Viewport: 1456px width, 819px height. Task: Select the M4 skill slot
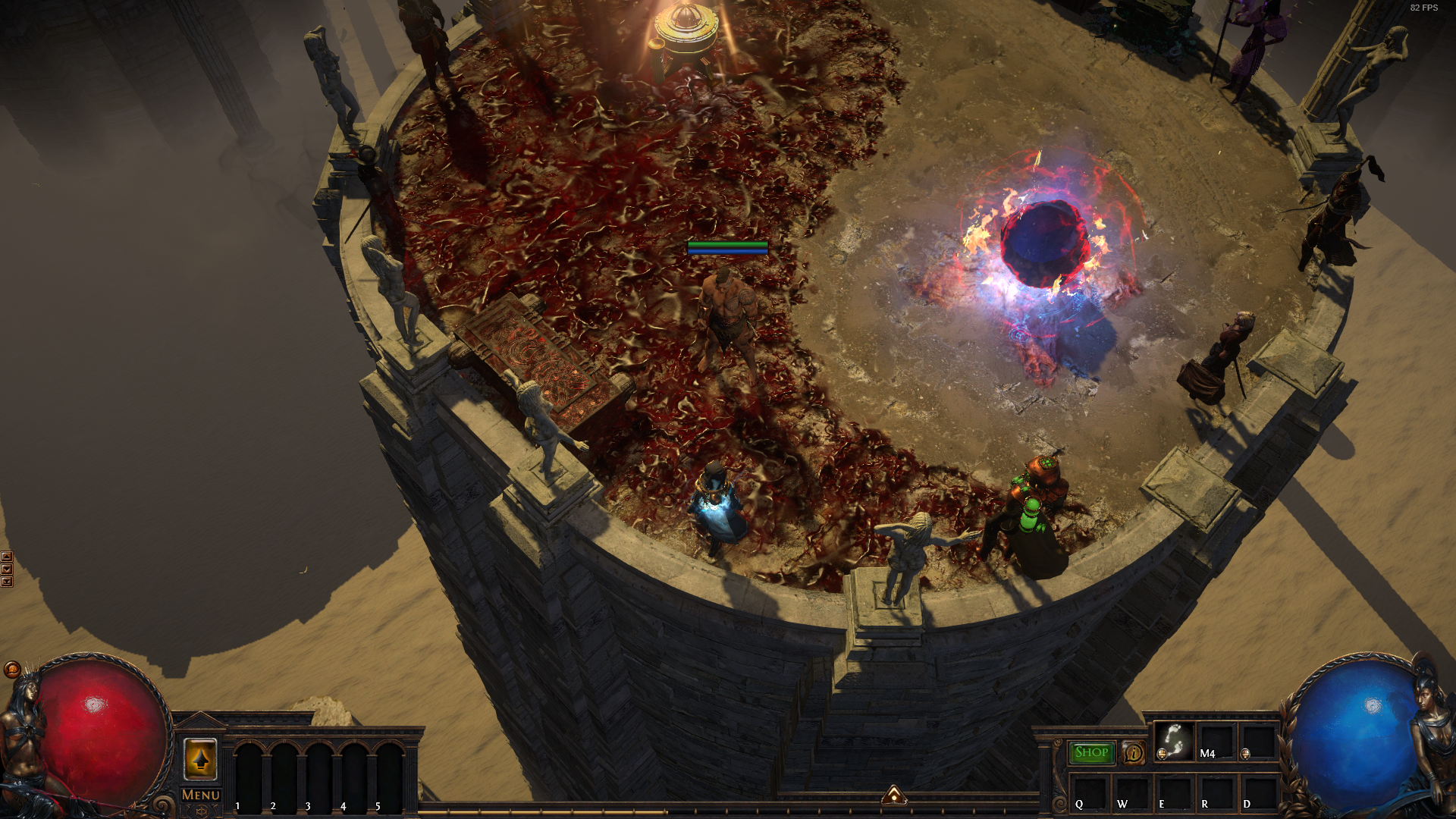pos(1216,741)
